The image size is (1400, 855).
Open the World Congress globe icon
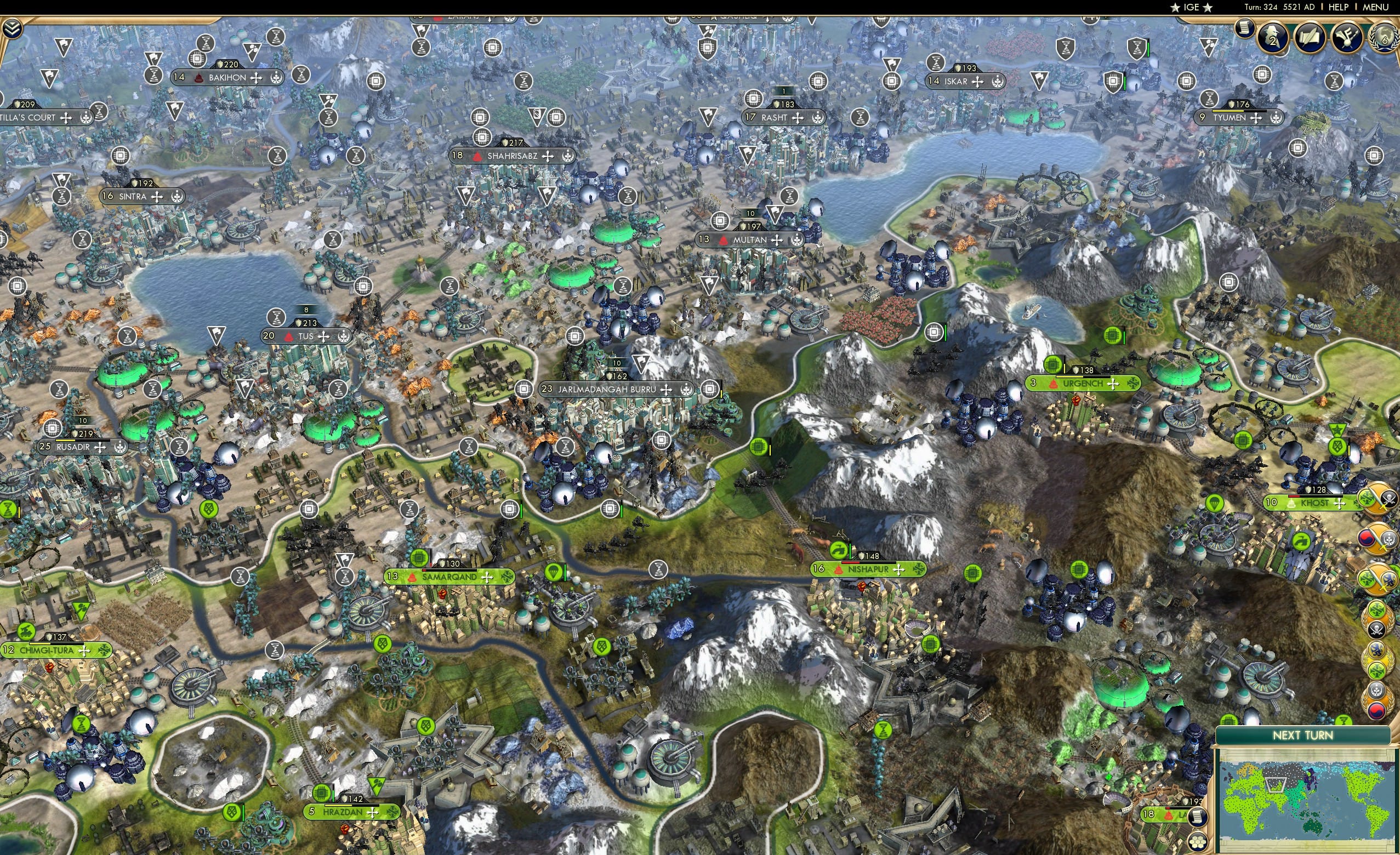[1387, 38]
